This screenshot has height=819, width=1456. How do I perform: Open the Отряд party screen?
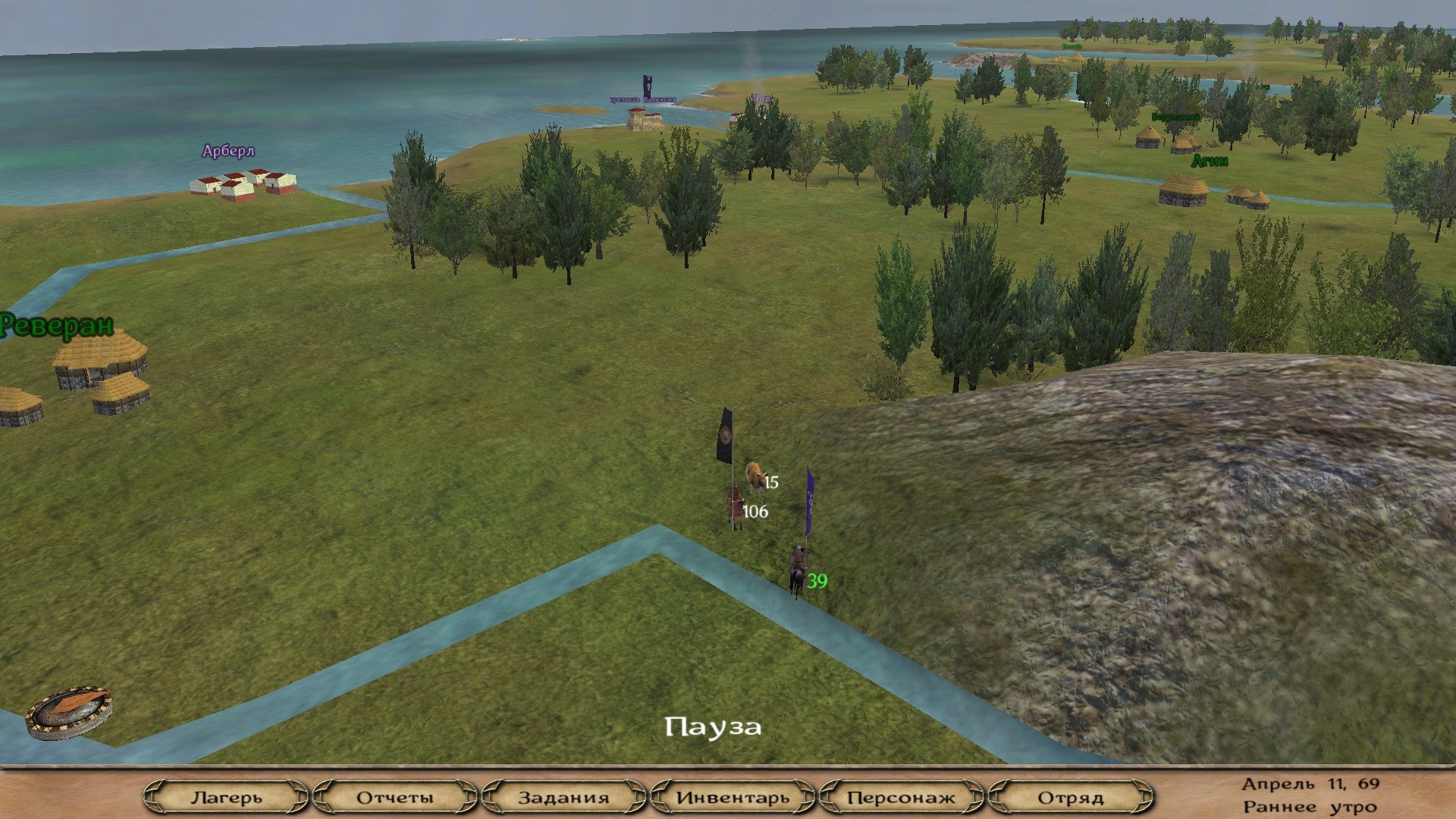[x=1070, y=798]
